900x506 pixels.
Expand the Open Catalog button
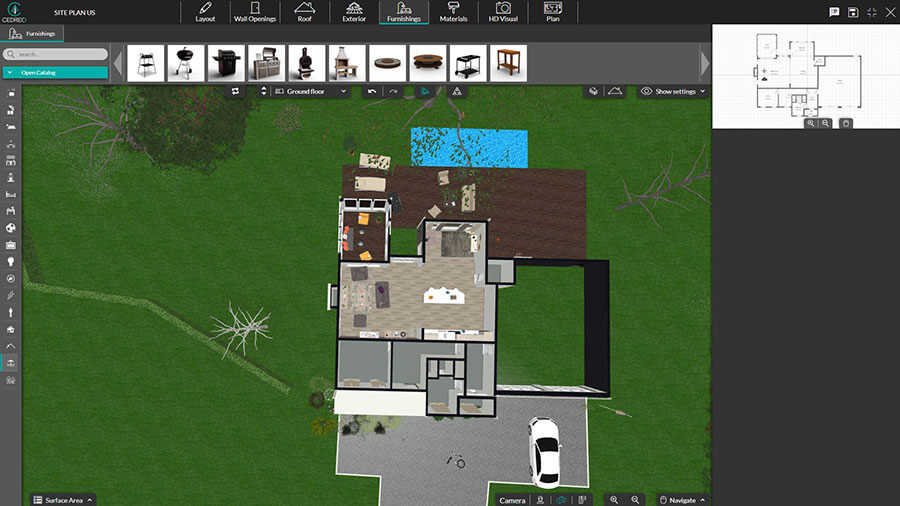55,72
